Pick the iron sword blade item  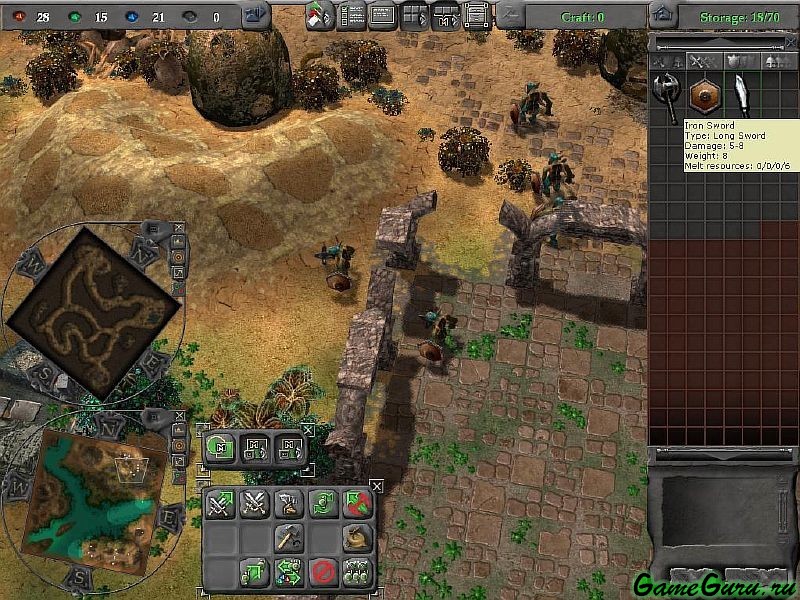click(741, 96)
